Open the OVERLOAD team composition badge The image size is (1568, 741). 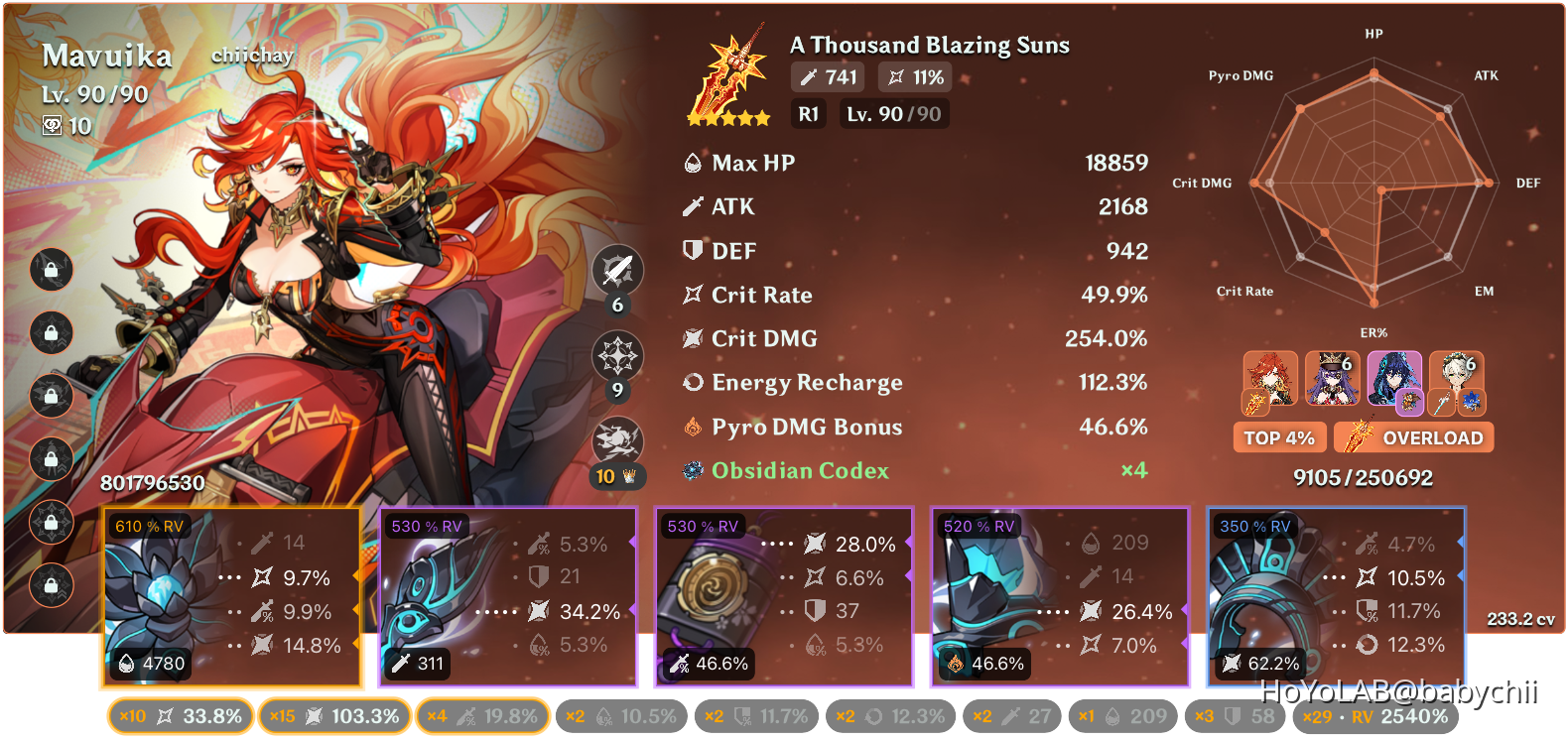pyautogui.click(x=1413, y=436)
